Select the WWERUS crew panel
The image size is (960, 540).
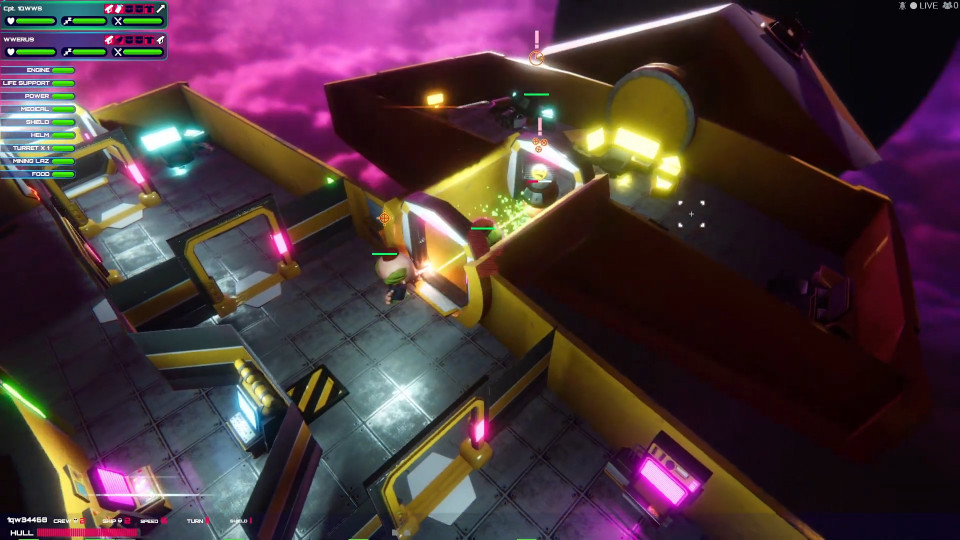coord(83,46)
